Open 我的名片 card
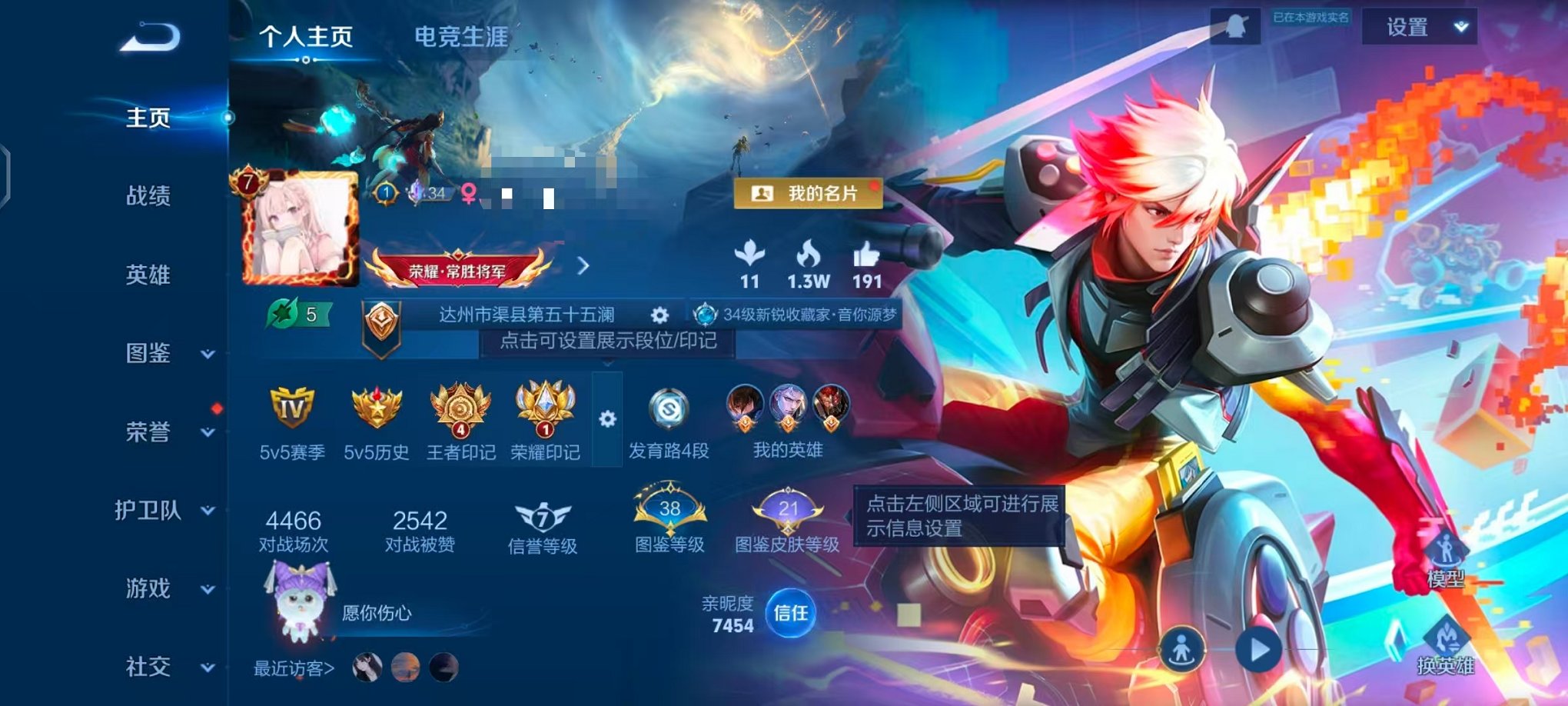Screen dimensions: 1568x706 [x=811, y=194]
